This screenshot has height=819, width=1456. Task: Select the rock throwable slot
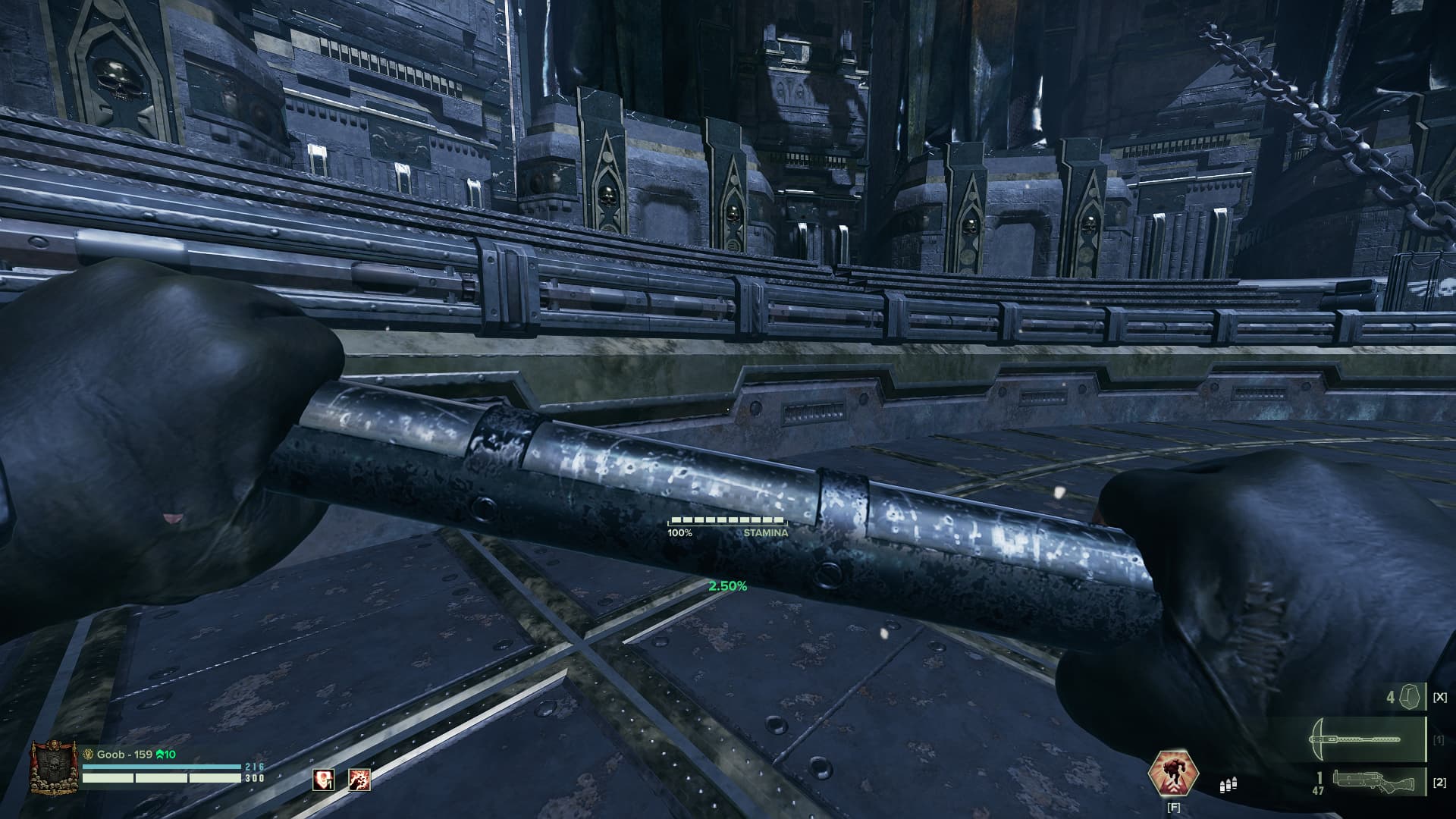[1410, 696]
